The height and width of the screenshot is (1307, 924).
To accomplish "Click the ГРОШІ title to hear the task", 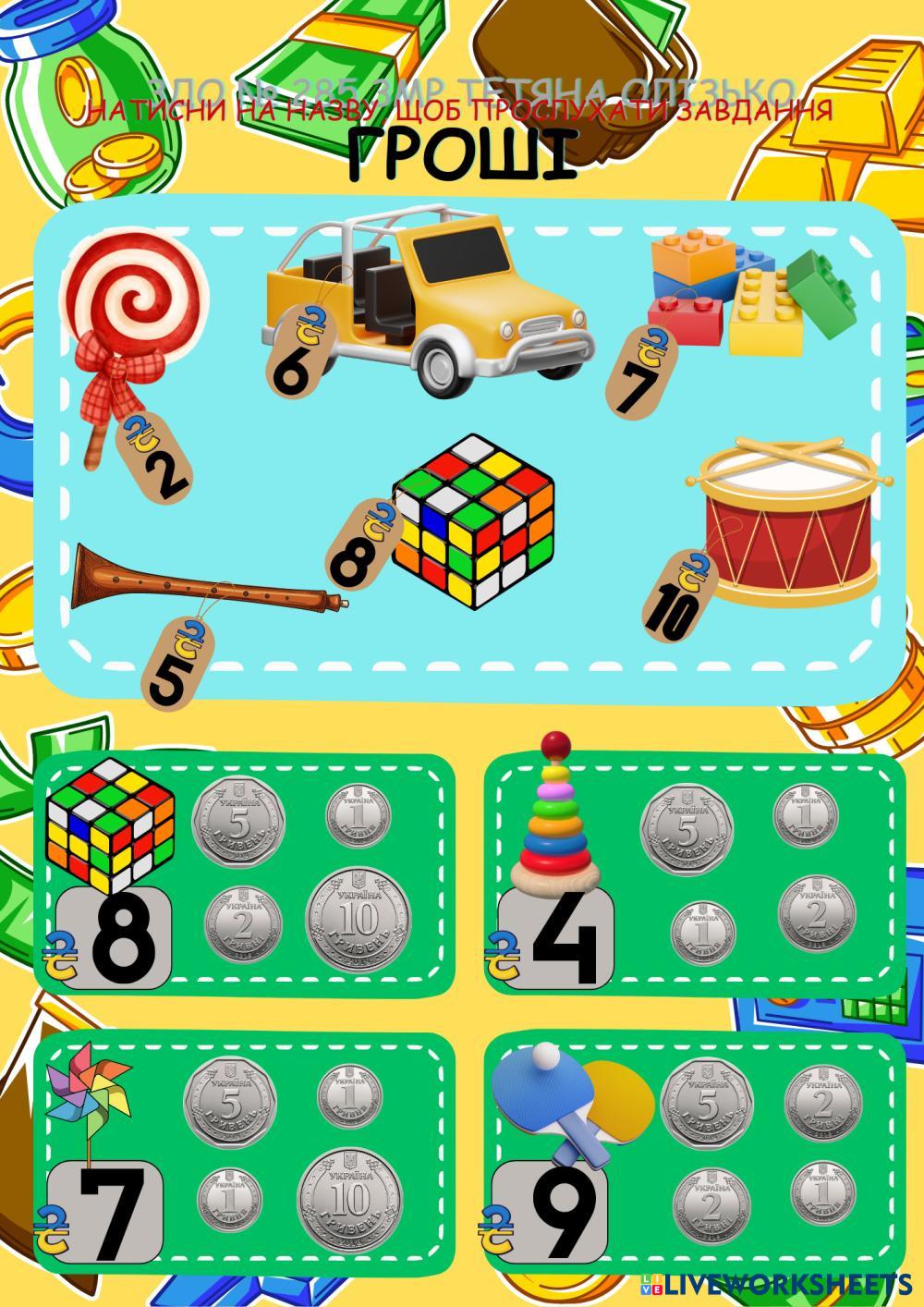I will point(462,154).
